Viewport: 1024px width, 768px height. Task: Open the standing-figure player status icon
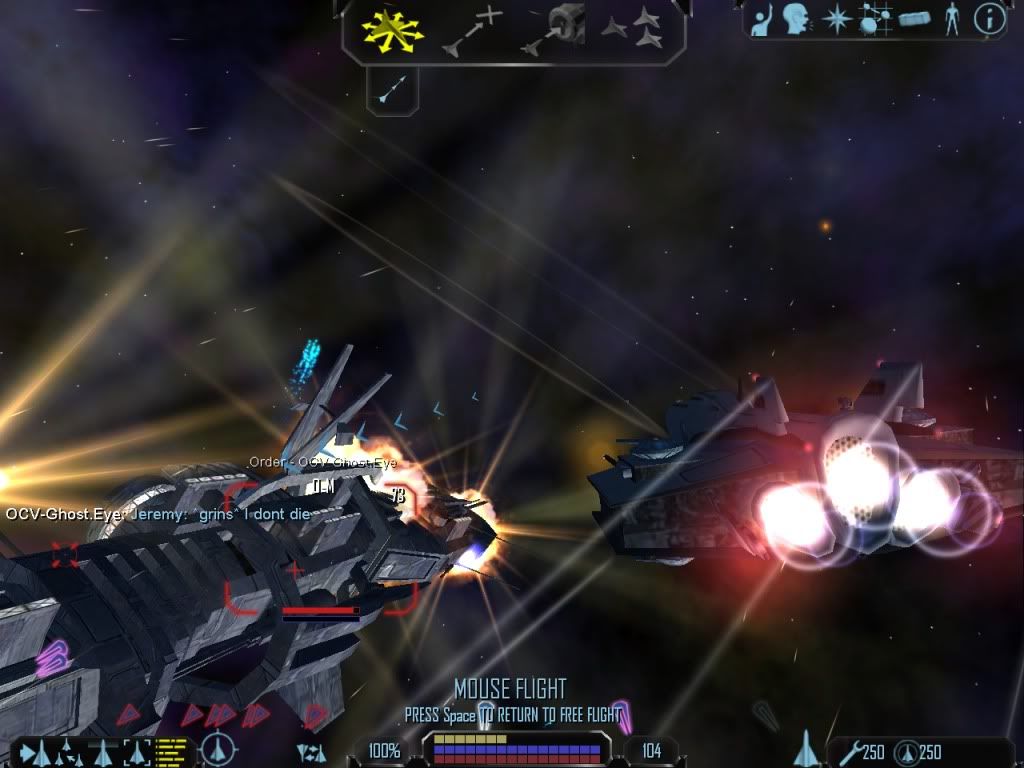point(952,20)
